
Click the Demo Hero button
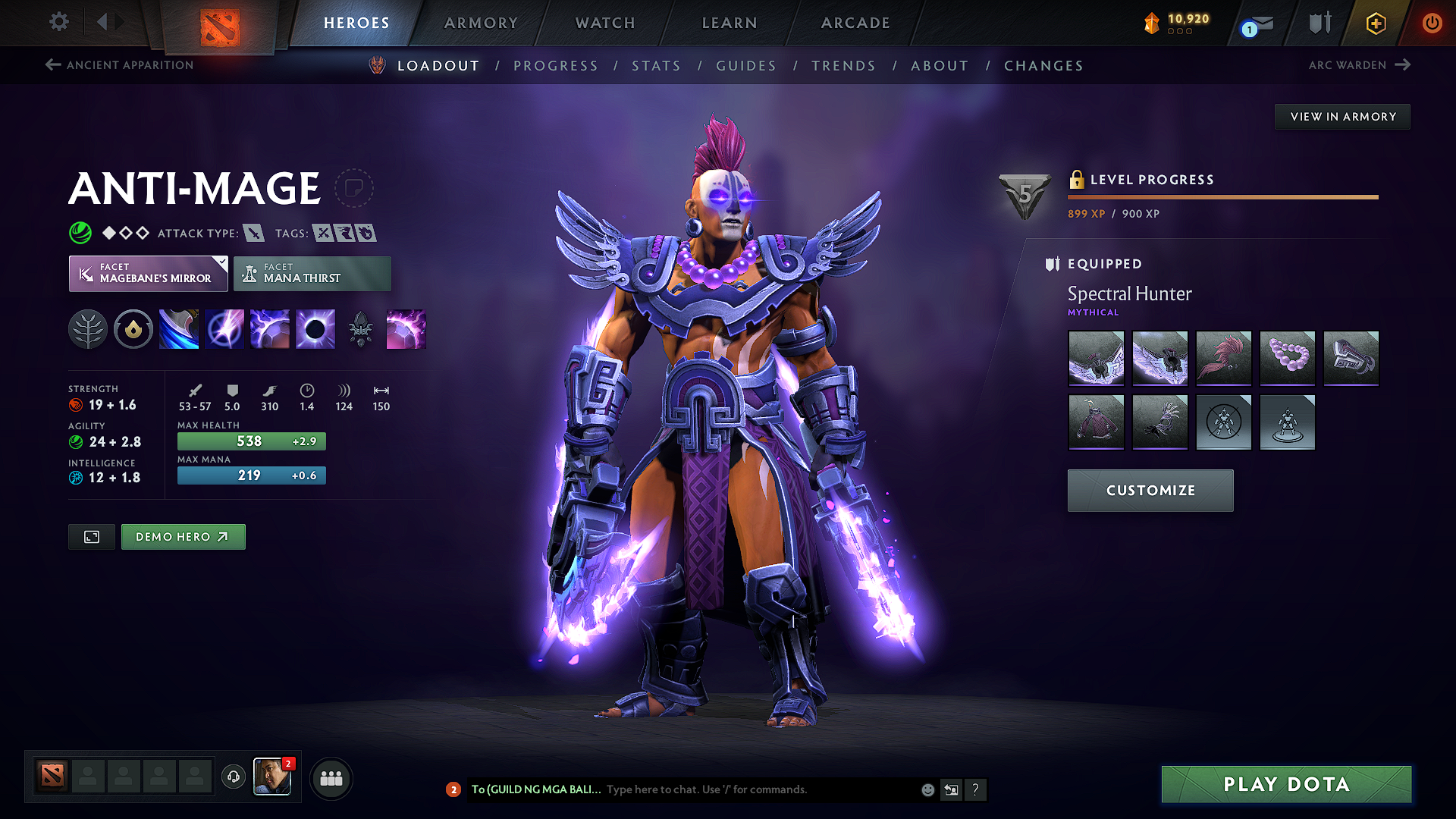(183, 536)
